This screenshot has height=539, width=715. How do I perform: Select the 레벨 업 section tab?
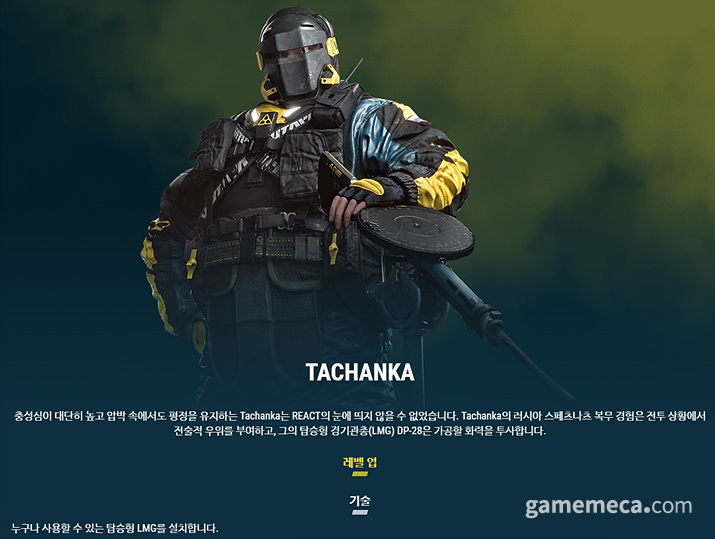[x=360, y=463]
